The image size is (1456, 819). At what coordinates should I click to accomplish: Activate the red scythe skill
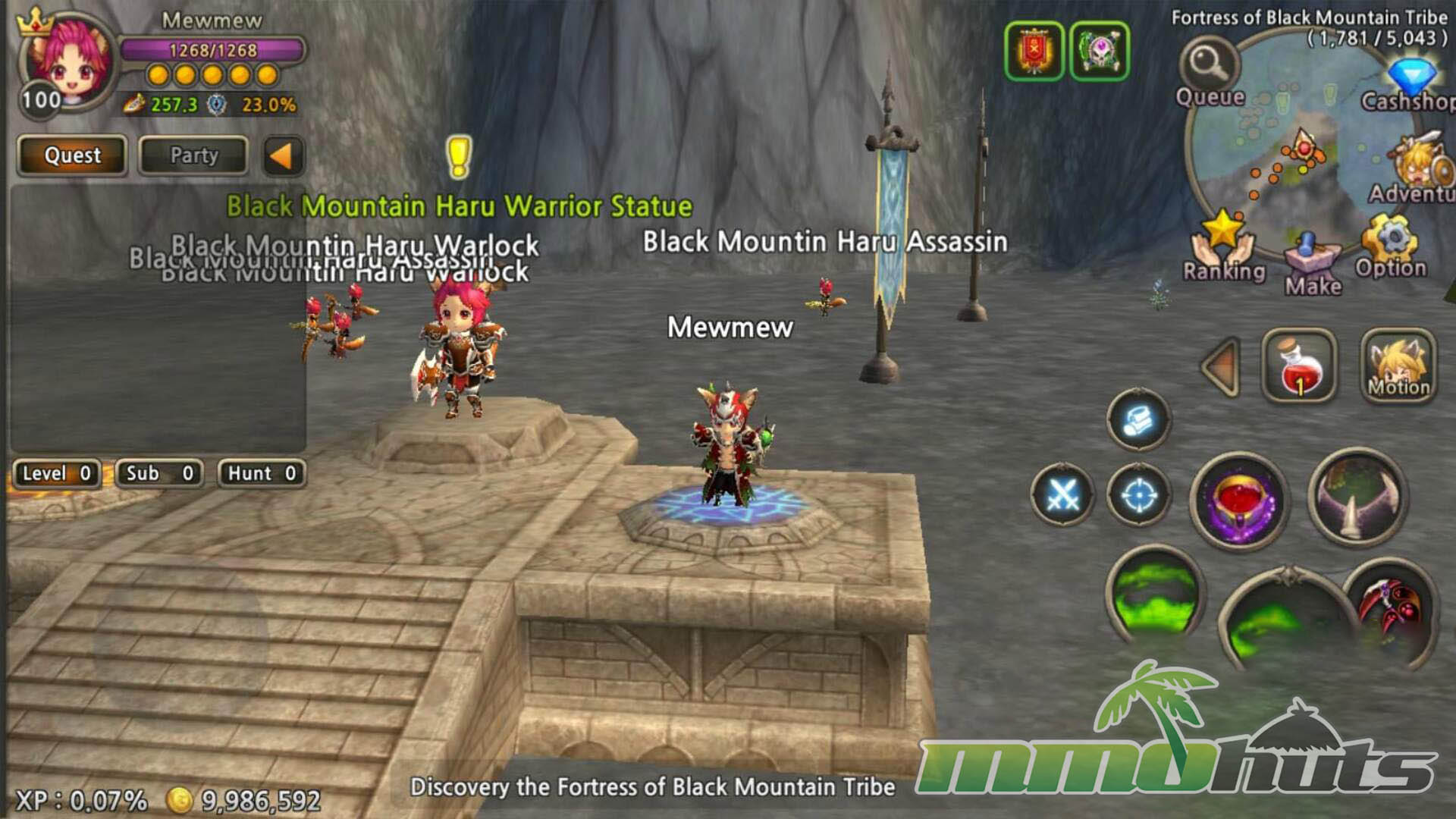[1394, 610]
